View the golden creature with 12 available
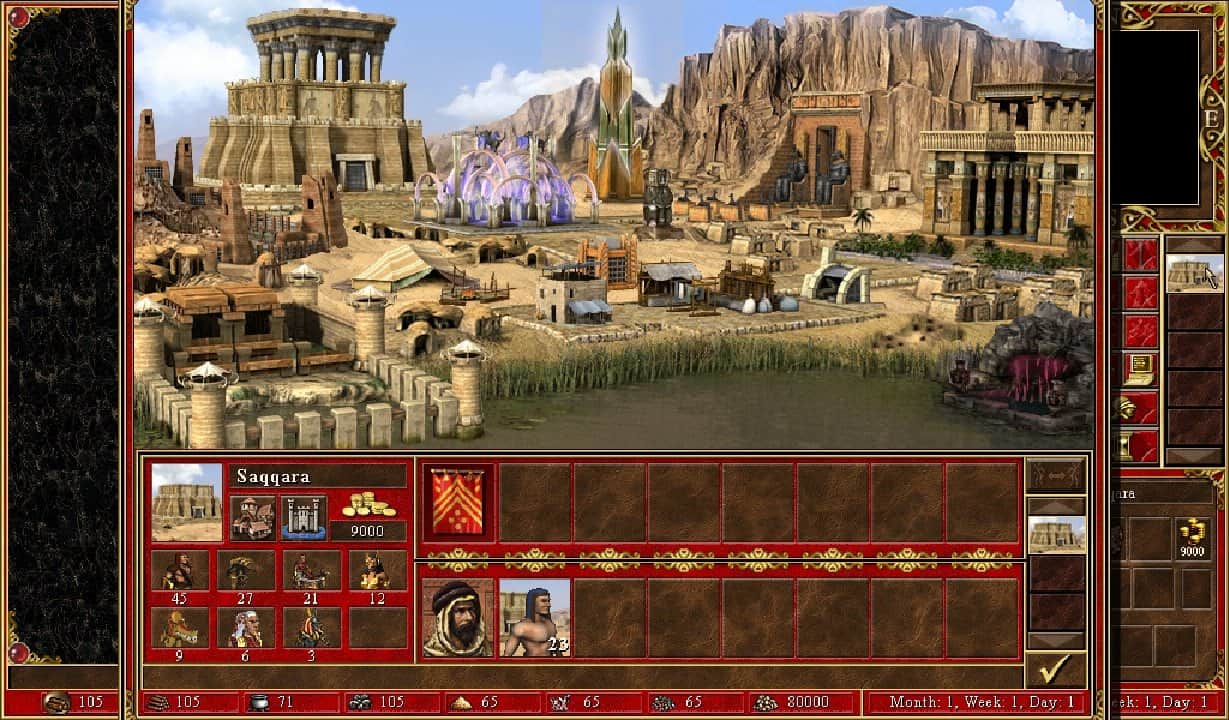The height and width of the screenshot is (720, 1229). (x=377, y=570)
